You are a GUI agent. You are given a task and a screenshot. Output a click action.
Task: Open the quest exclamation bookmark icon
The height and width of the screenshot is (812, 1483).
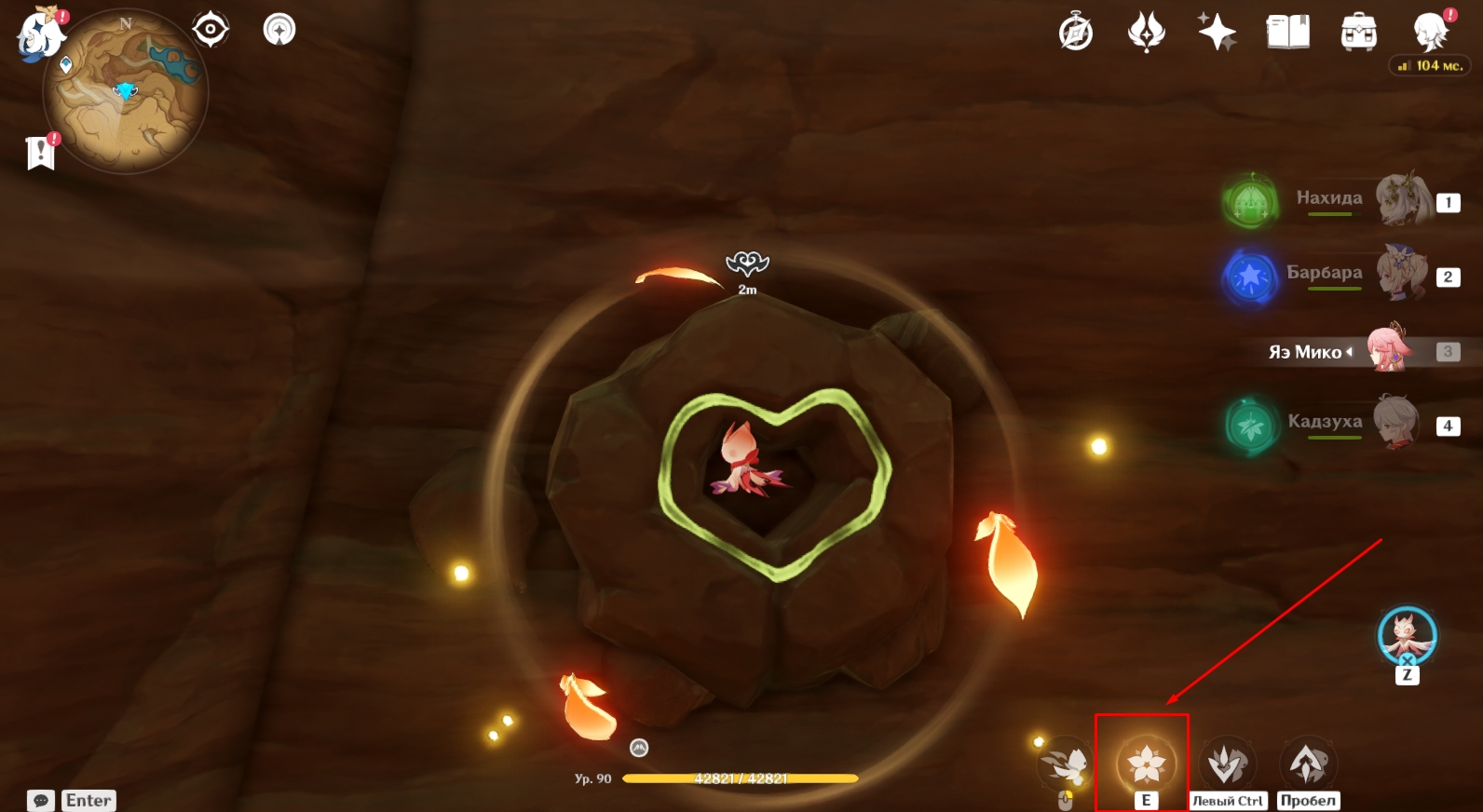(41, 152)
